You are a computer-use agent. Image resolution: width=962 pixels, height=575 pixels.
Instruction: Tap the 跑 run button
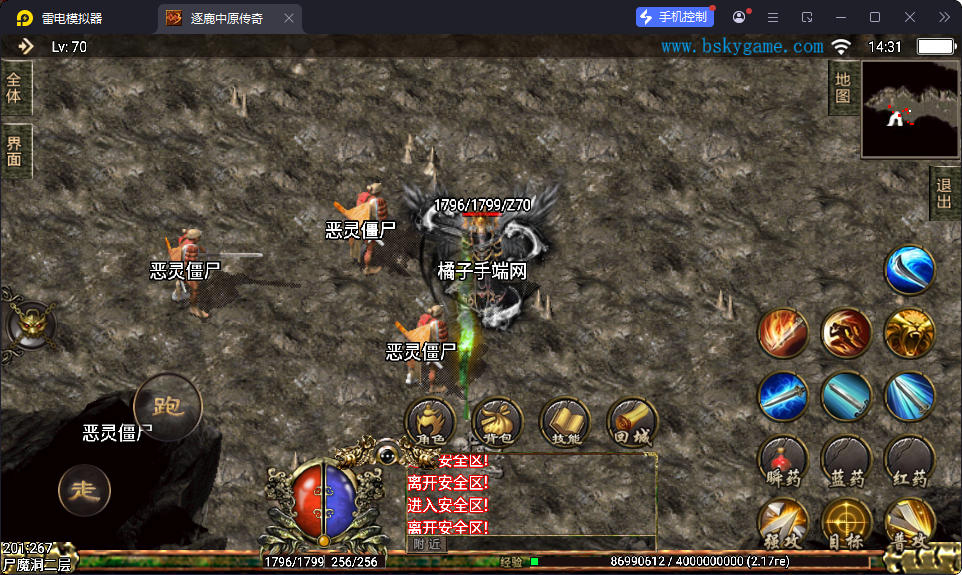click(167, 407)
